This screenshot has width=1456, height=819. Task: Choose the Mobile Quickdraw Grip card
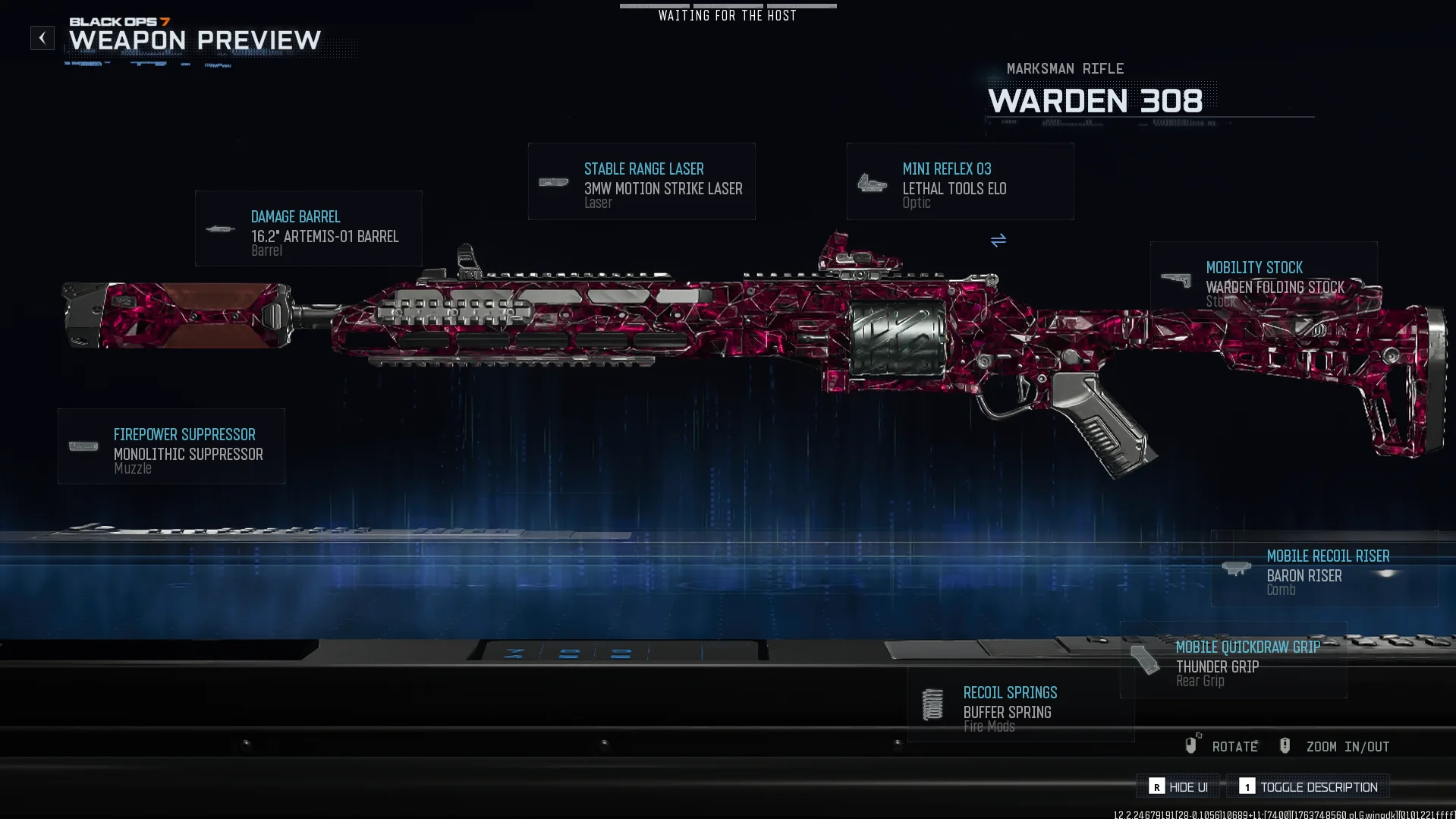coord(1233,660)
